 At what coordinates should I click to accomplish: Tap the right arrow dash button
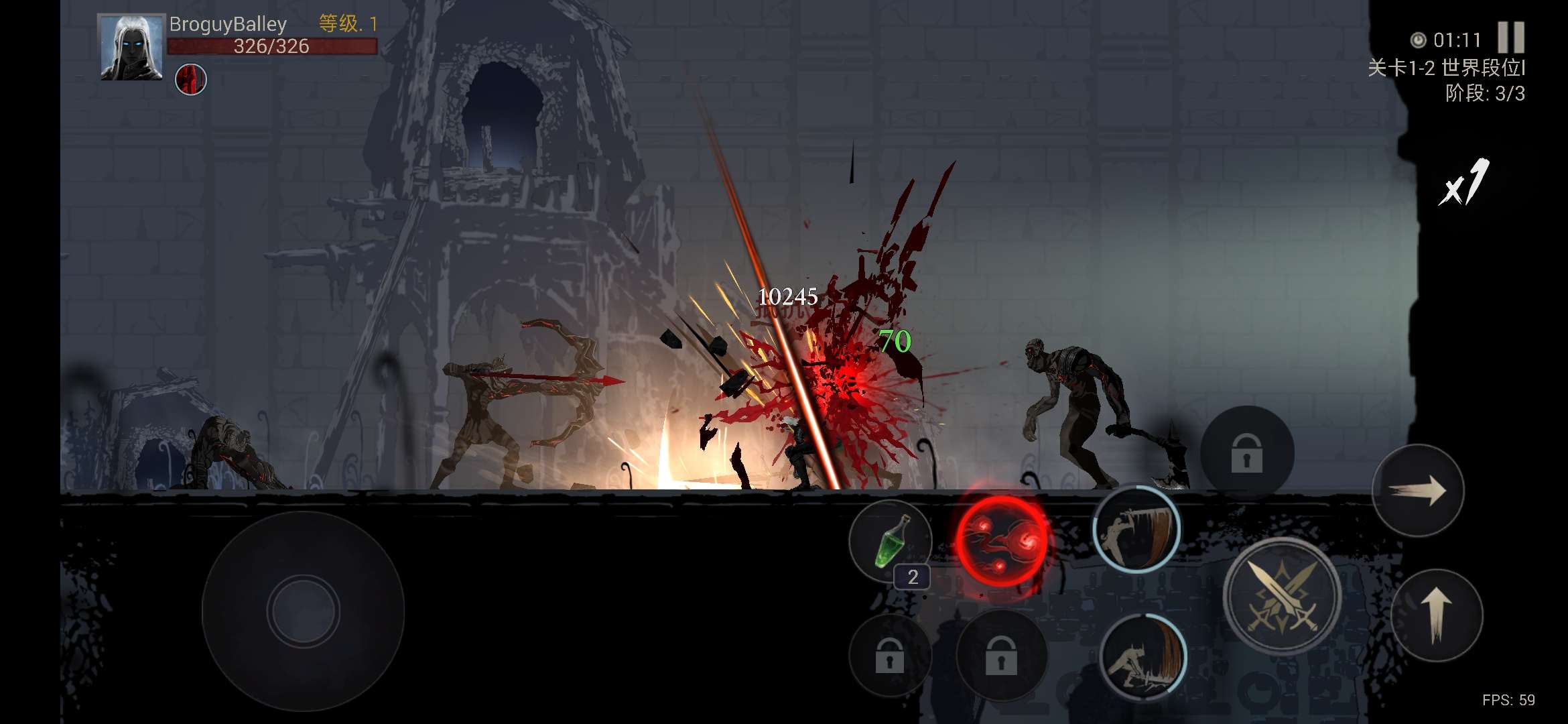(x=1417, y=490)
